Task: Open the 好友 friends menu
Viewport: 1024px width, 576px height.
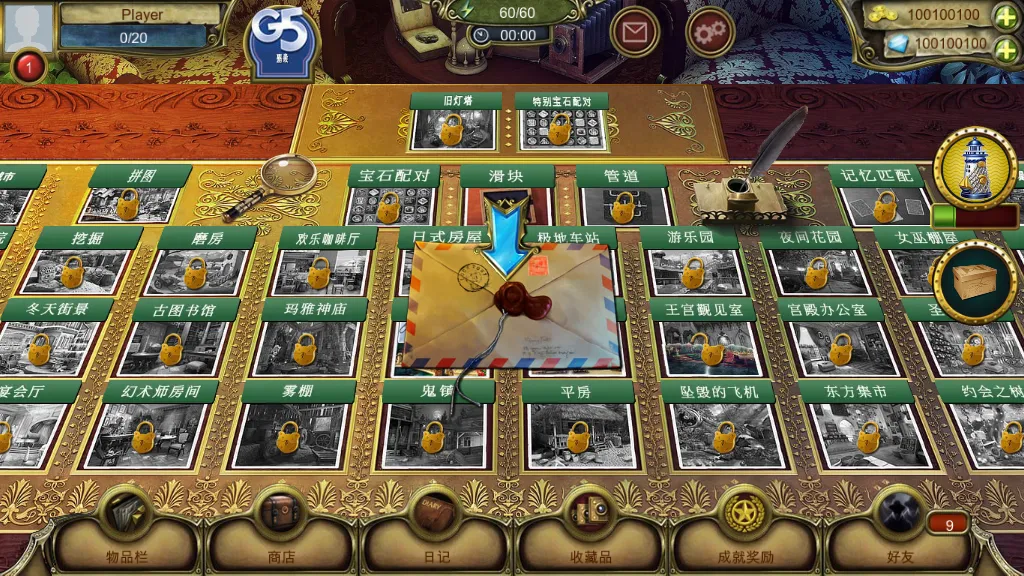Action: coord(898,531)
